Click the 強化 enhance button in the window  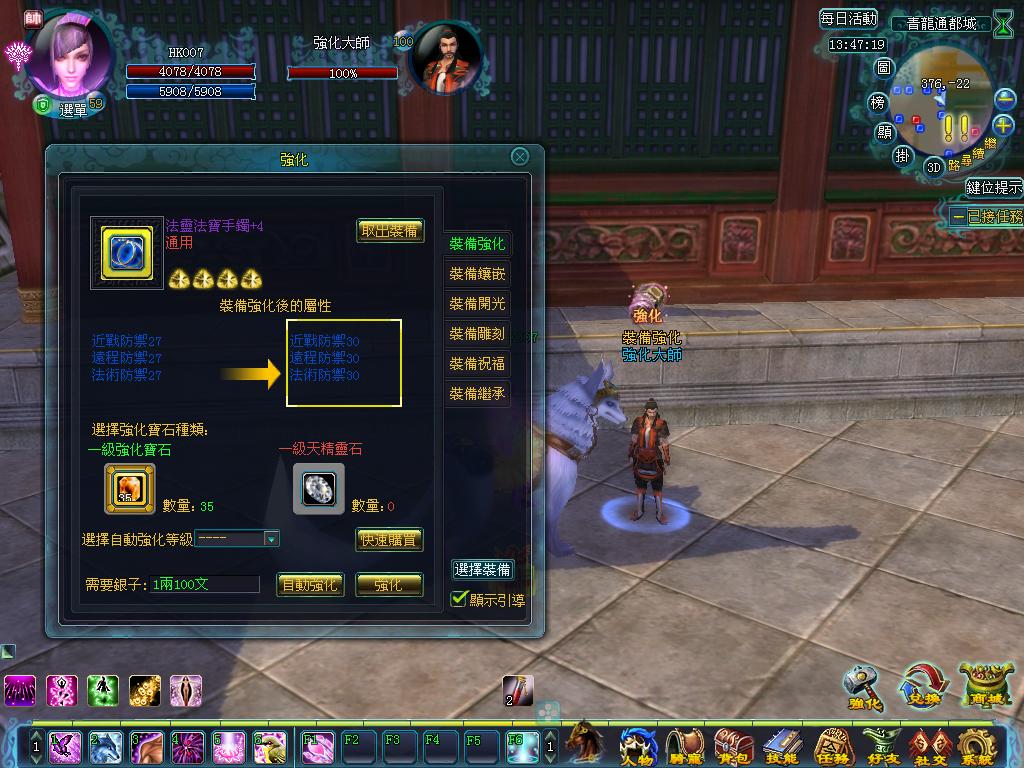click(x=389, y=585)
